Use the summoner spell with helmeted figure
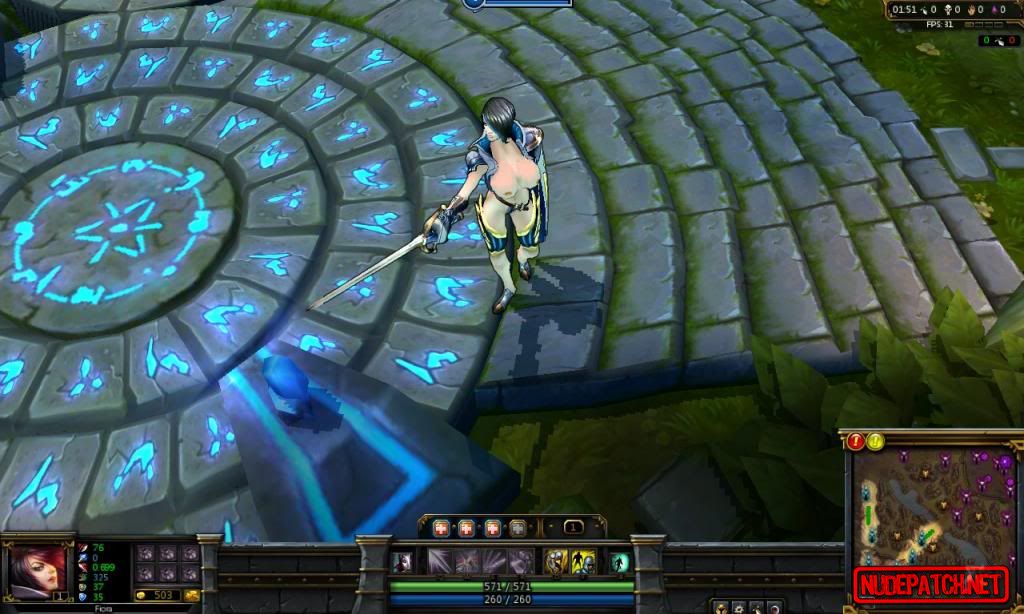Image resolution: width=1024 pixels, height=614 pixels. tap(584, 562)
